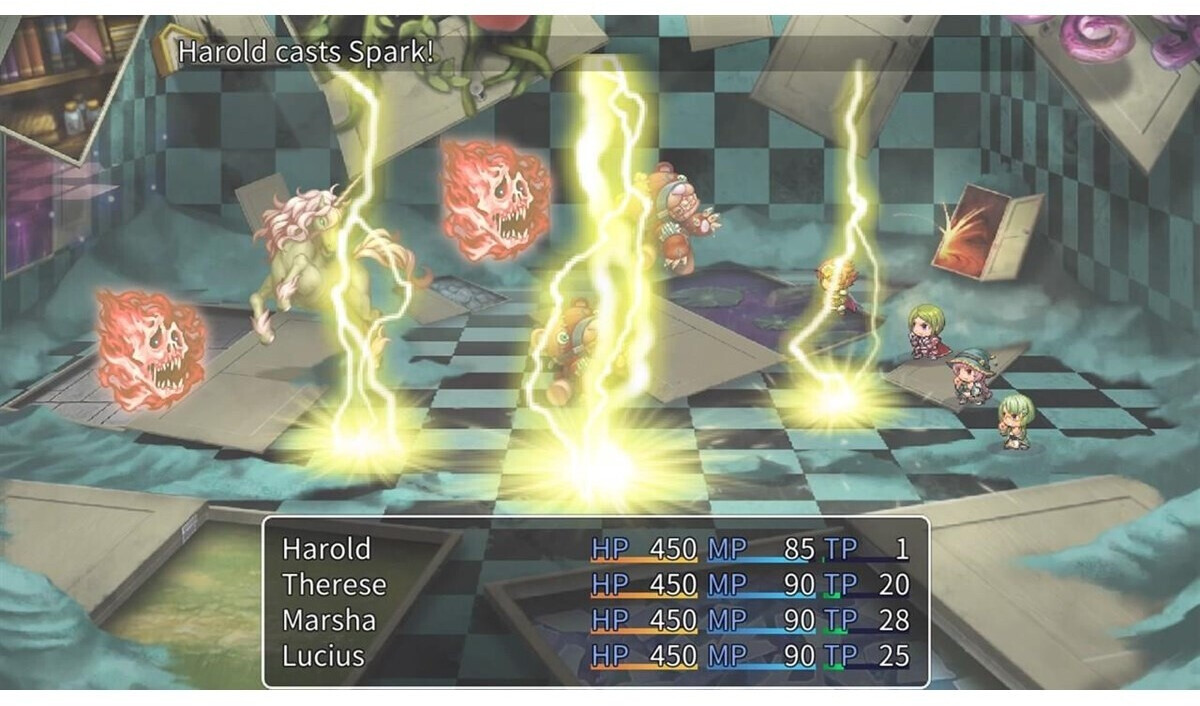Select Lucius in the party status window
This screenshot has width=1200, height=706.
point(323,657)
